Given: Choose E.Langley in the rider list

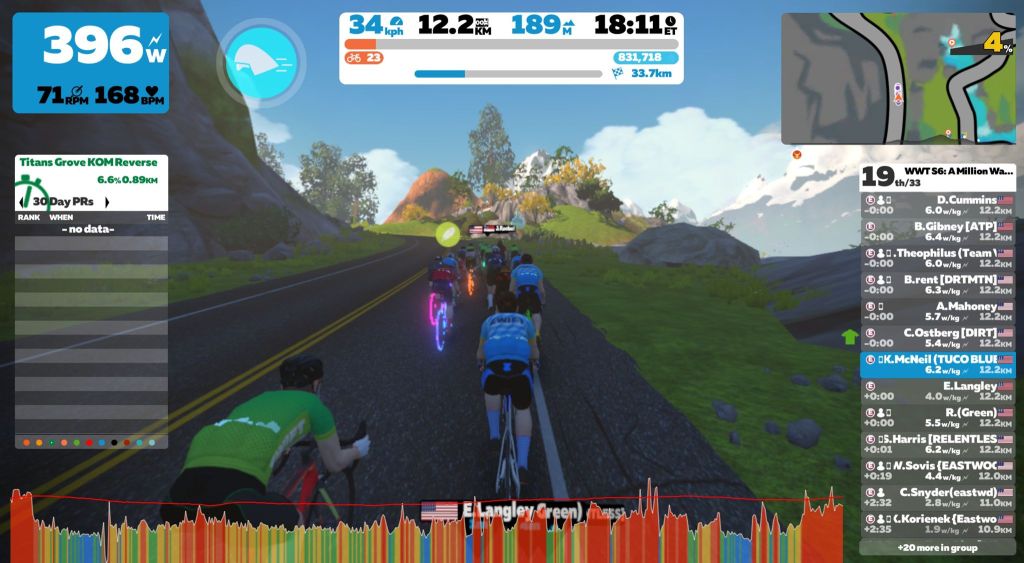Looking at the screenshot, I should 938,391.
